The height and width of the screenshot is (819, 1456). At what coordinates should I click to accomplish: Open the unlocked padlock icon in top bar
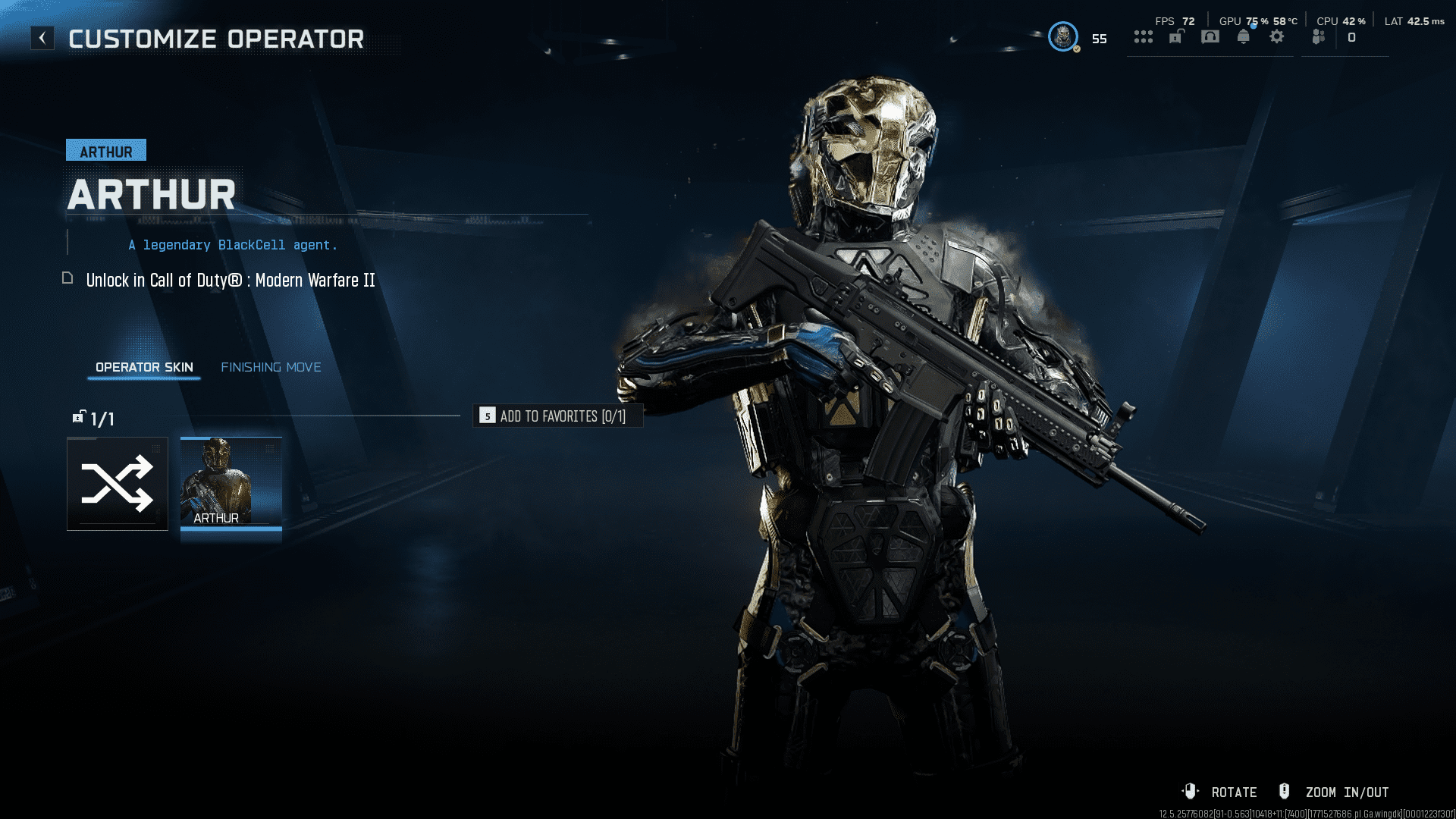1176,37
